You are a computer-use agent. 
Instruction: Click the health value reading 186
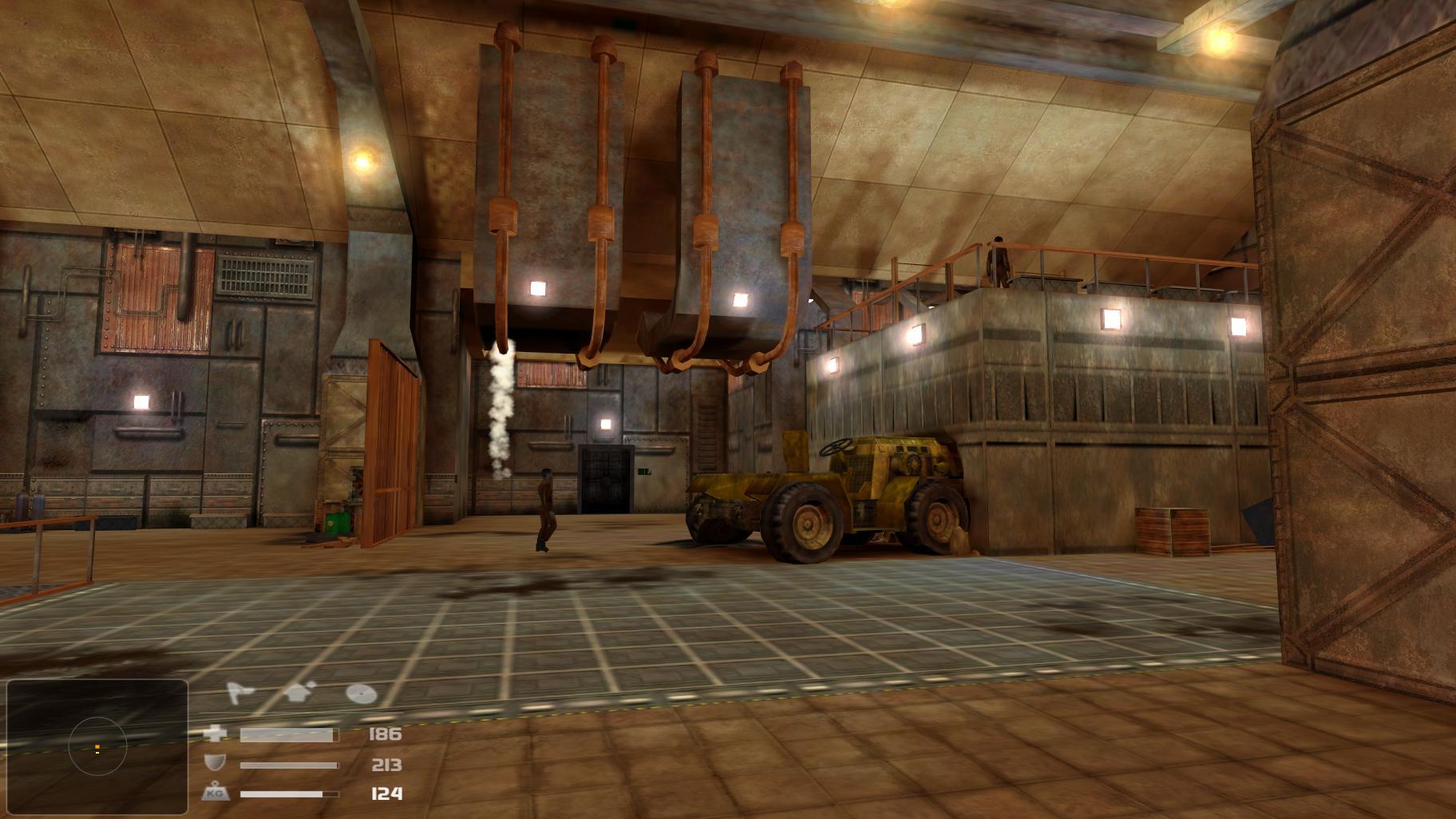(x=386, y=734)
